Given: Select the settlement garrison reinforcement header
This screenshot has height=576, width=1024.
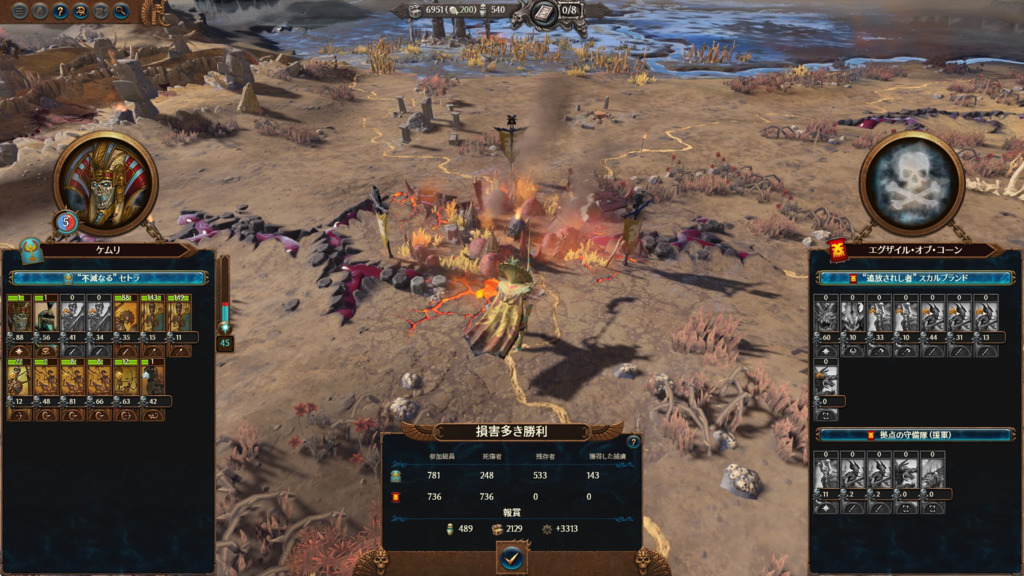Looking at the screenshot, I should [x=914, y=435].
